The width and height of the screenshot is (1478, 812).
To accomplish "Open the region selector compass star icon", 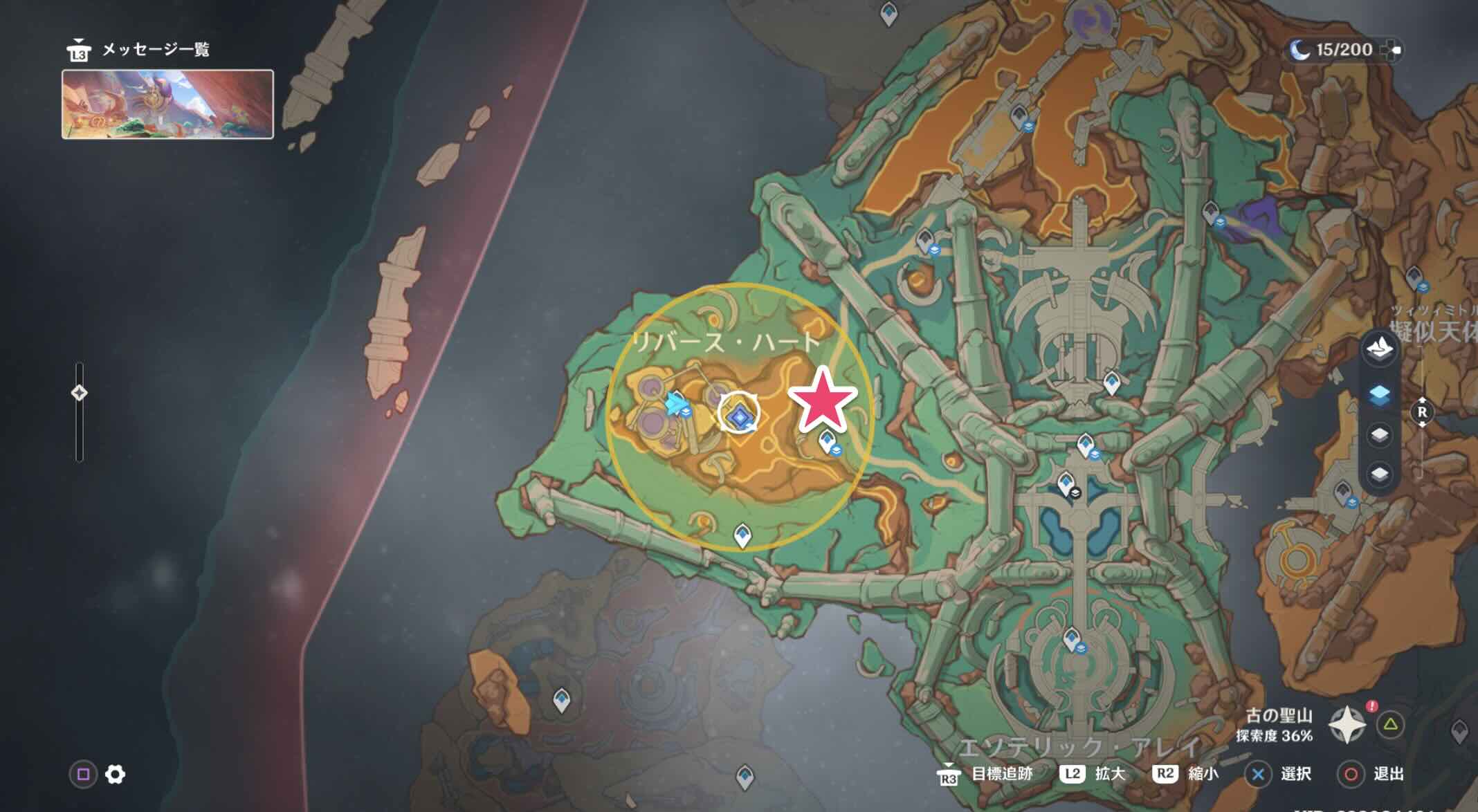I will [1347, 725].
